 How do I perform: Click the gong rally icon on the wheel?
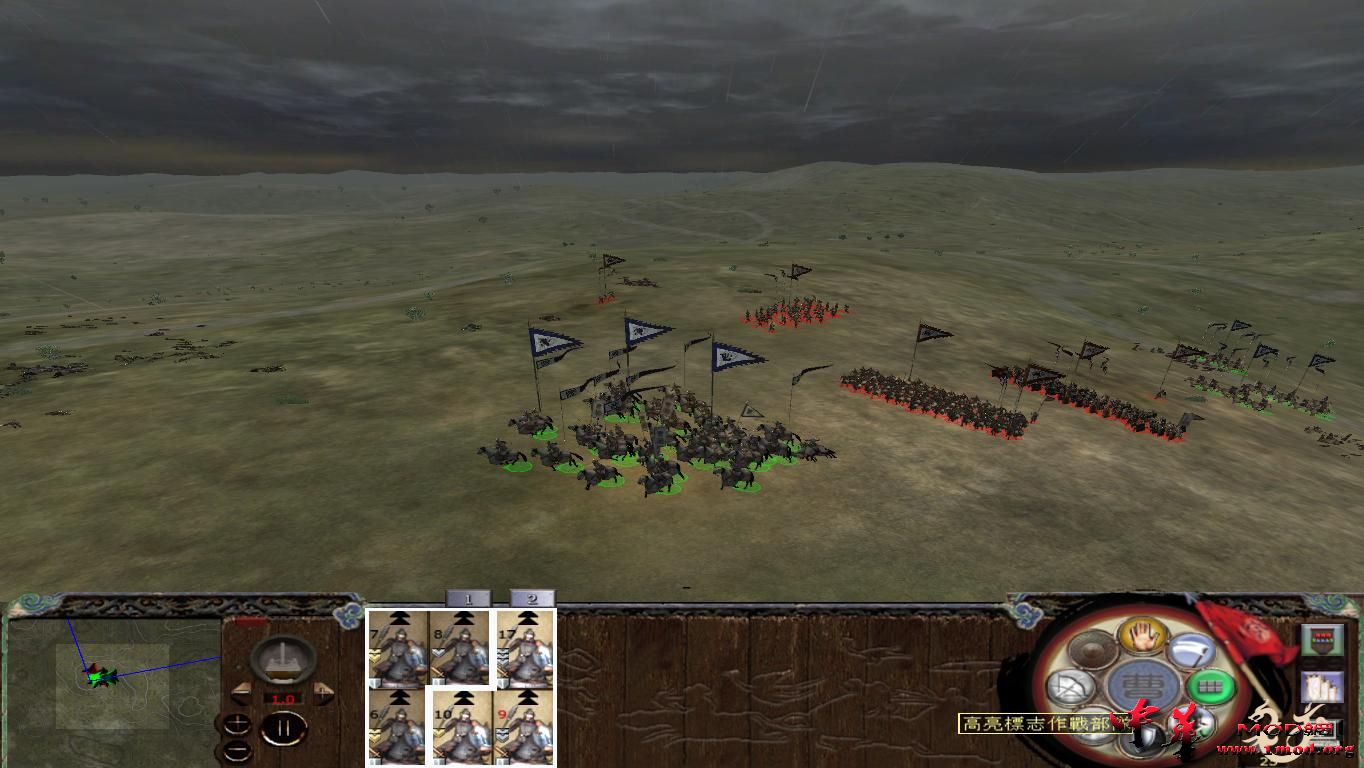[x=1090, y=650]
